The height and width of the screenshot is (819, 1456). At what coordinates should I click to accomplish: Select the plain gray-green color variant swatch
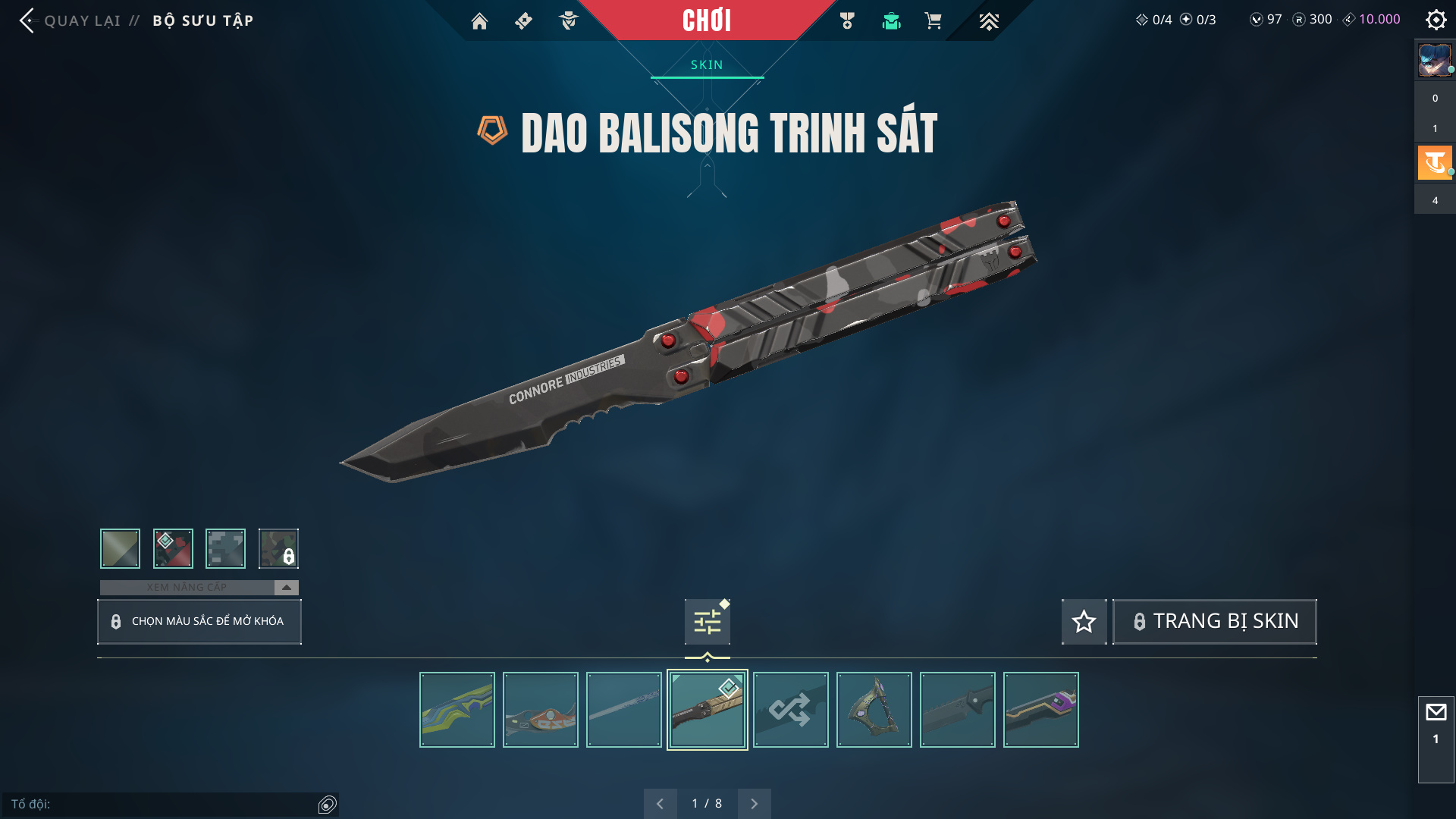pos(121,548)
